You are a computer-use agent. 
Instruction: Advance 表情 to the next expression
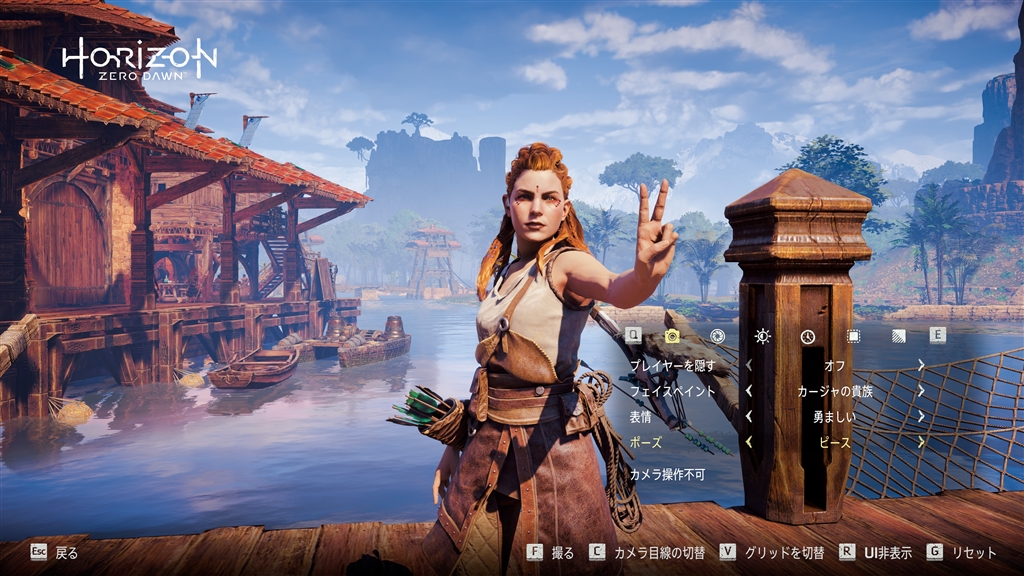921,416
